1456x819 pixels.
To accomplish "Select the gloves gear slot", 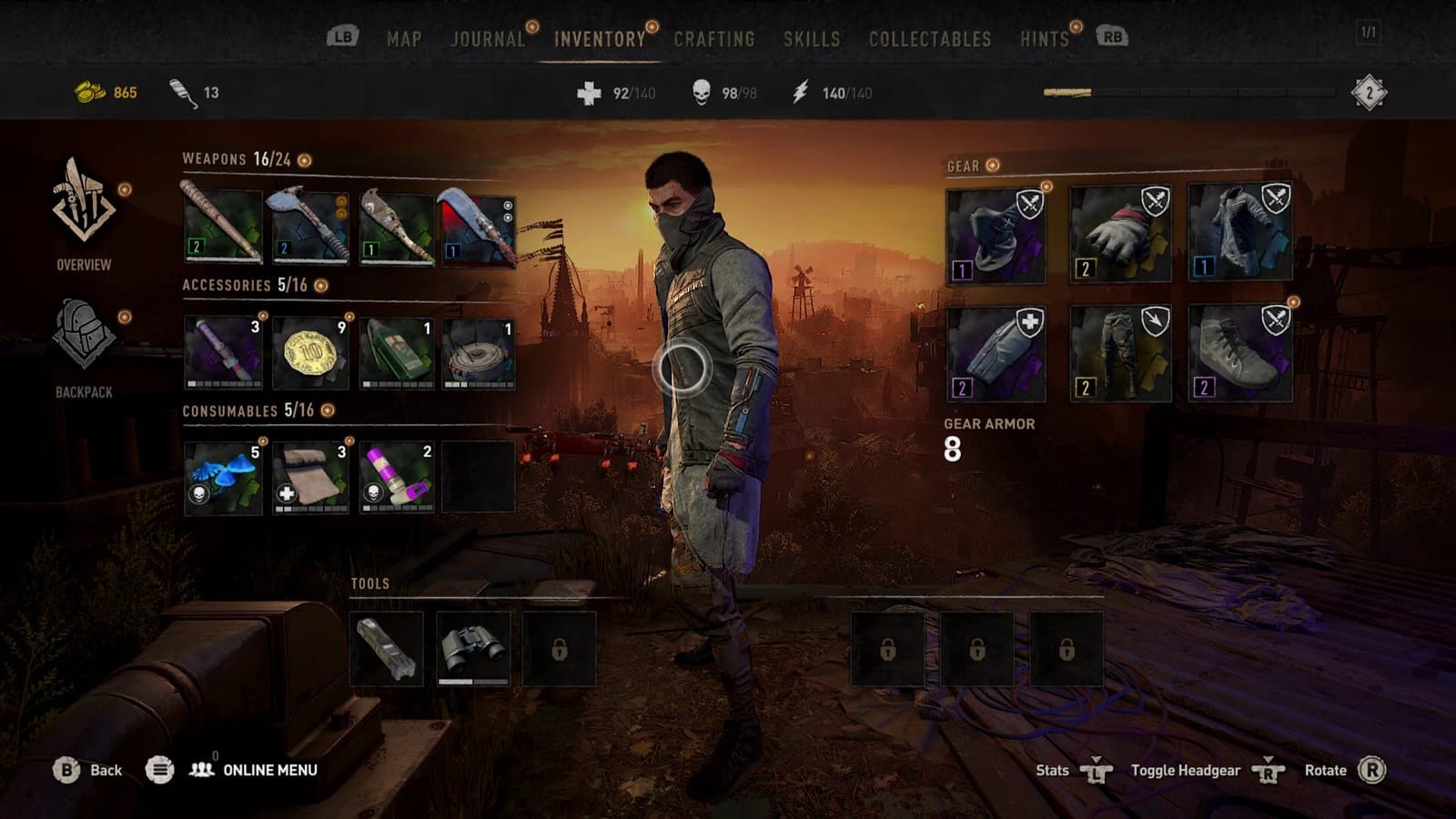I will pyautogui.click(x=1120, y=235).
